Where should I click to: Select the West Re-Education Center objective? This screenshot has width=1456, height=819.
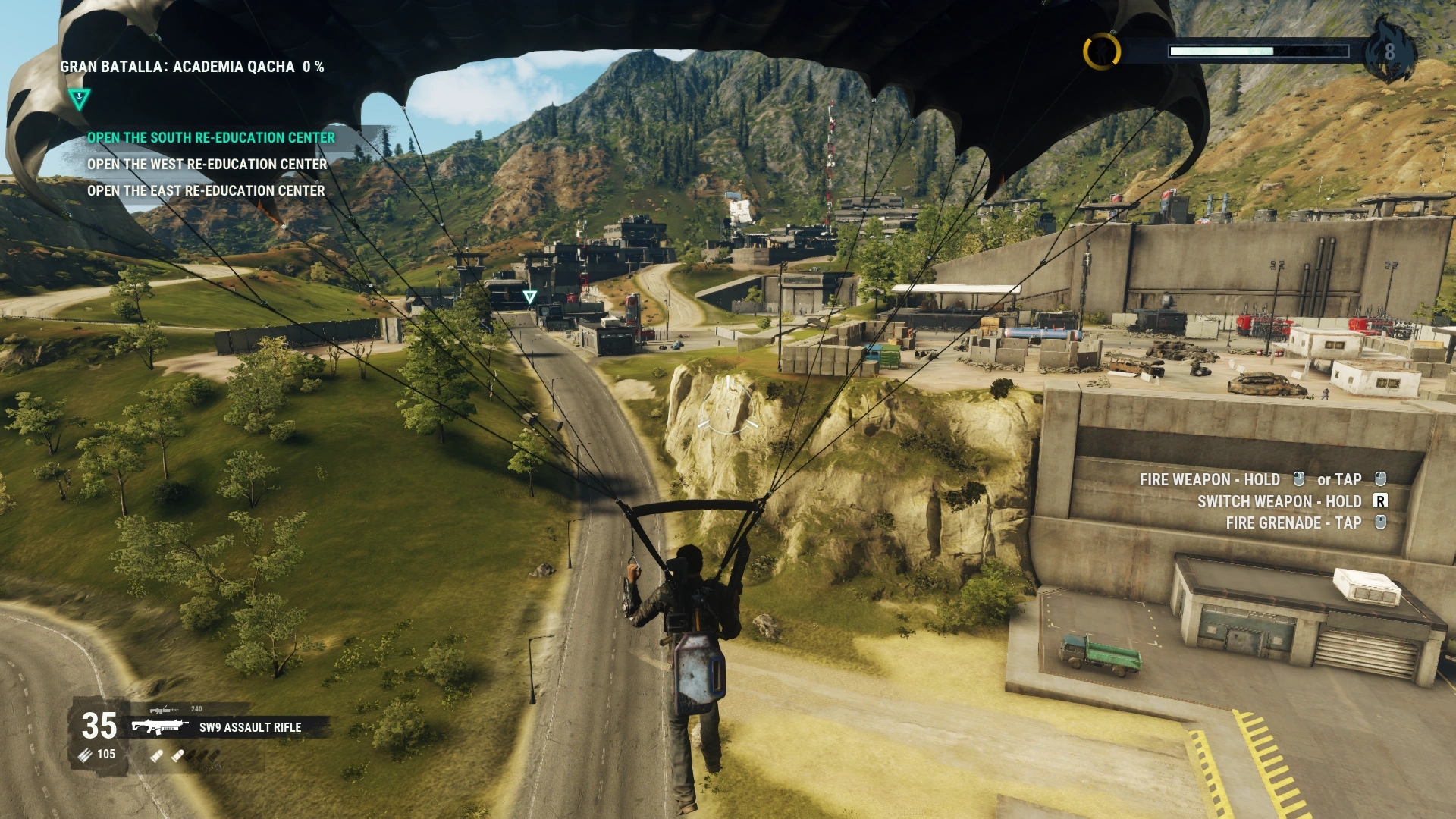click(x=207, y=165)
